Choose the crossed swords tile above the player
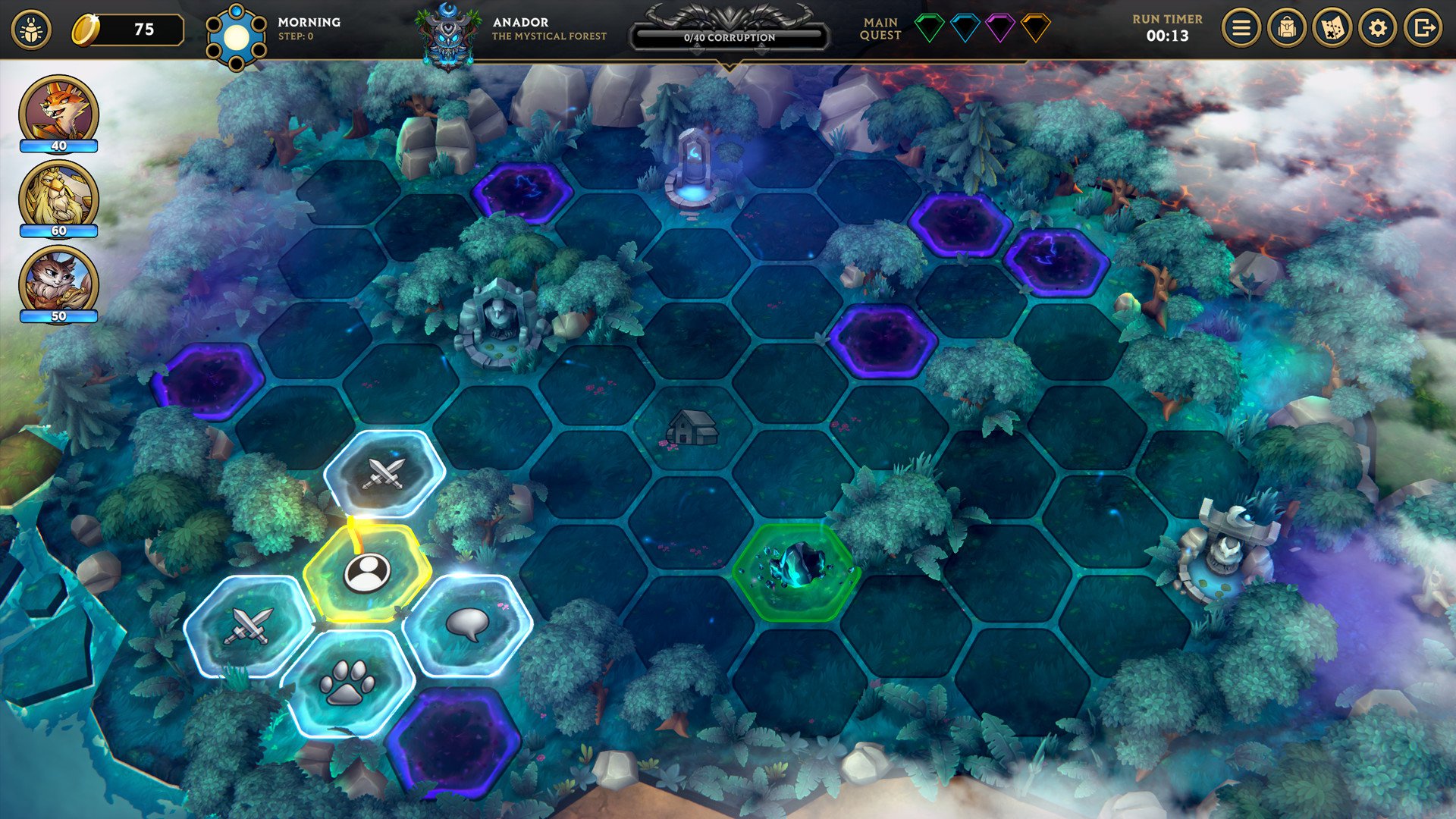The width and height of the screenshot is (1456, 819). coord(384,473)
